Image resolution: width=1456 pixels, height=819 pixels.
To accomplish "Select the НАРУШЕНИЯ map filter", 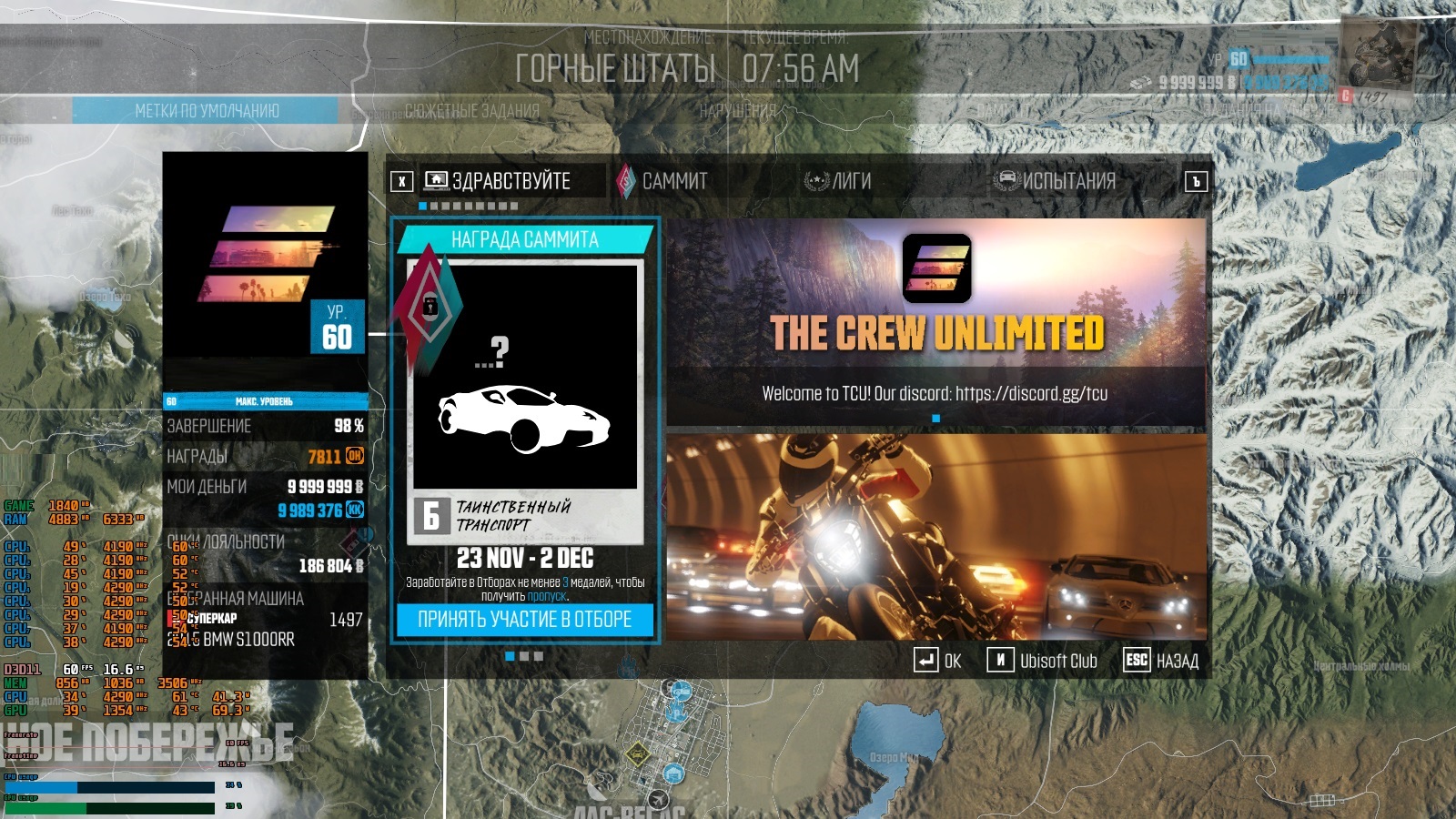I will click(737, 111).
